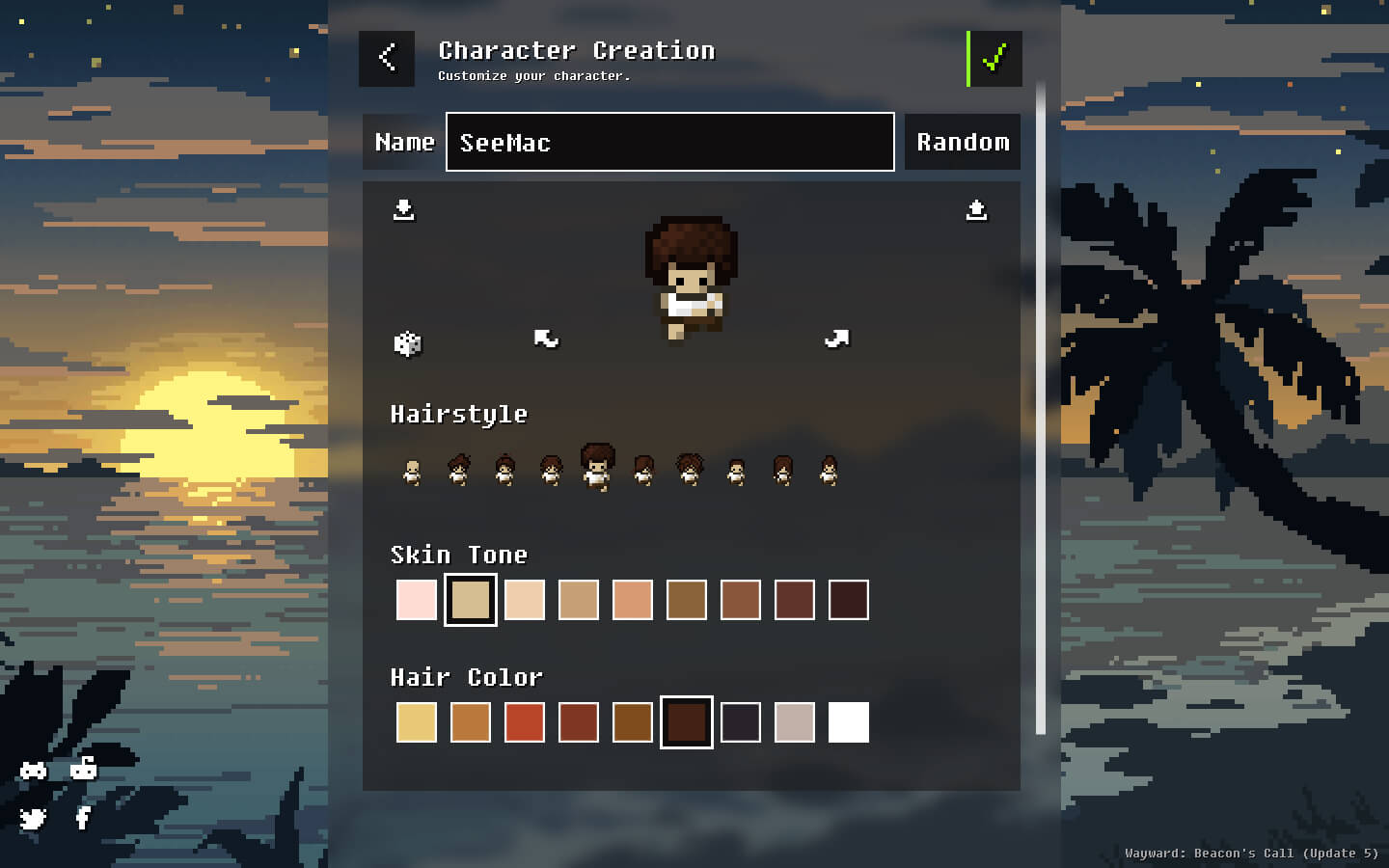Select the red hair color swatch
Screen dimensions: 1389x868
pyautogui.click(x=525, y=722)
